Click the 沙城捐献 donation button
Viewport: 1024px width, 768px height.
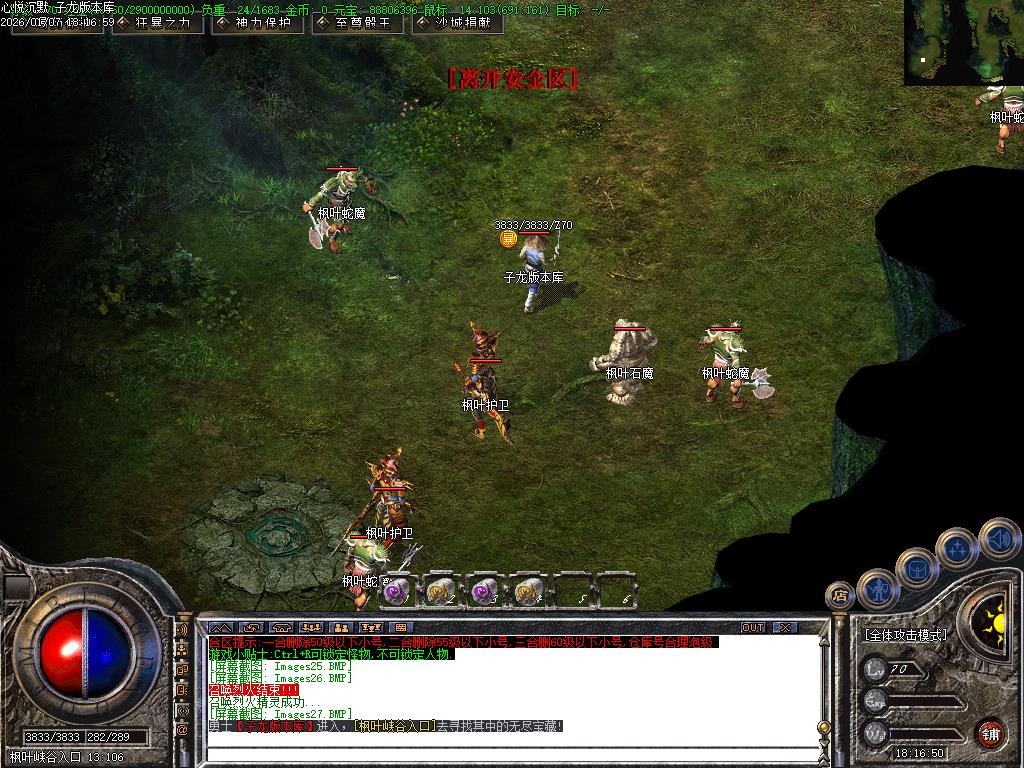click(457, 23)
